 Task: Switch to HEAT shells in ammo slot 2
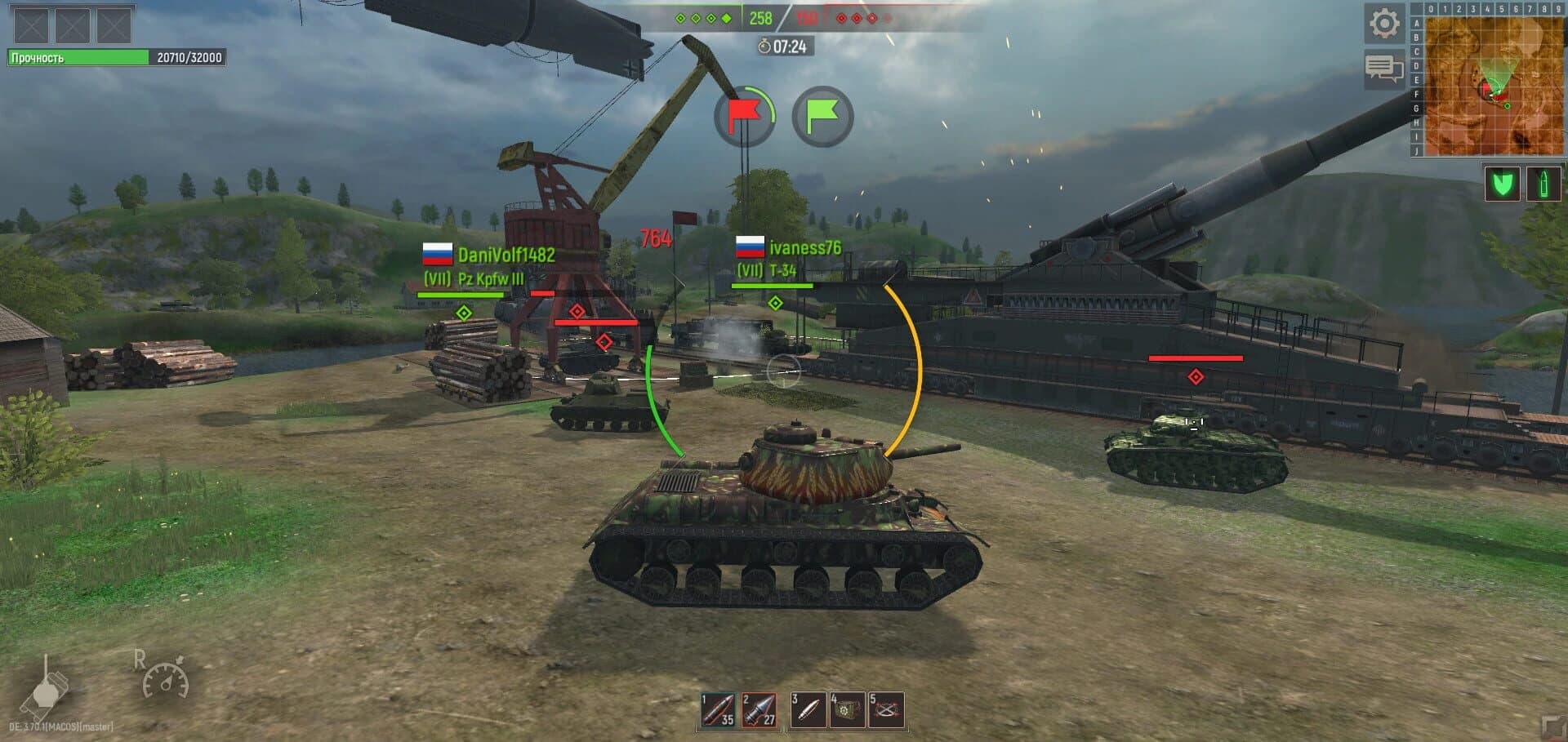759,709
